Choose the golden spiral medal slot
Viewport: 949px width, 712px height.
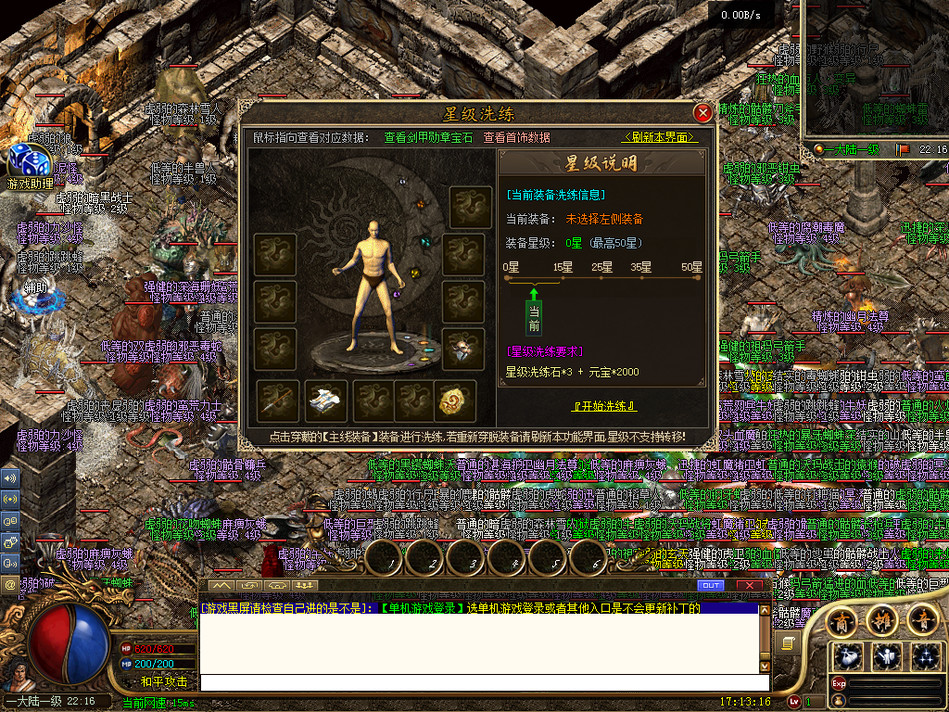coord(455,401)
